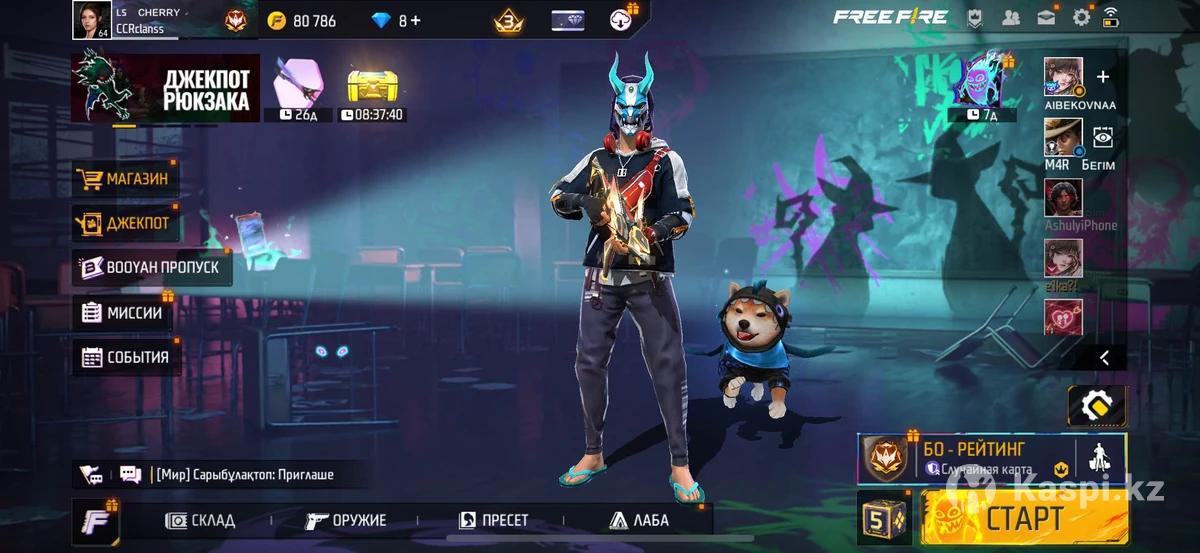The width and height of the screenshot is (1200, 553).
Task: Open the Миссии missions list
Action: [123, 312]
